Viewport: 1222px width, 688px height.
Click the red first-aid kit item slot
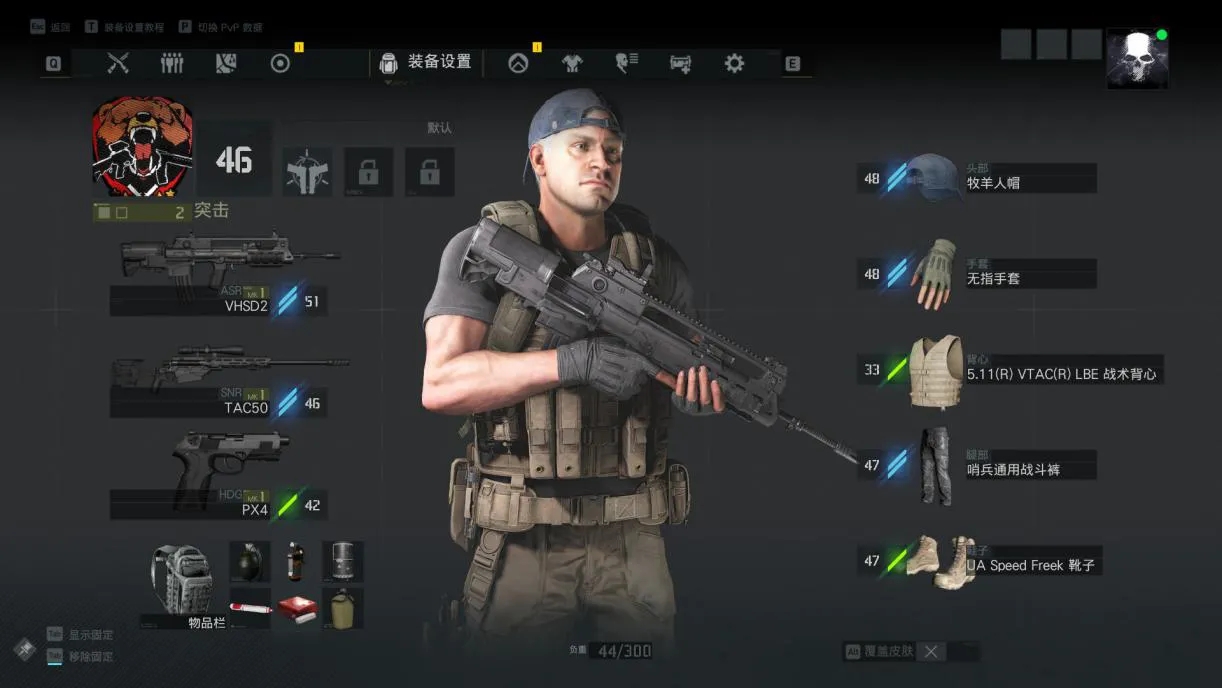(296, 608)
